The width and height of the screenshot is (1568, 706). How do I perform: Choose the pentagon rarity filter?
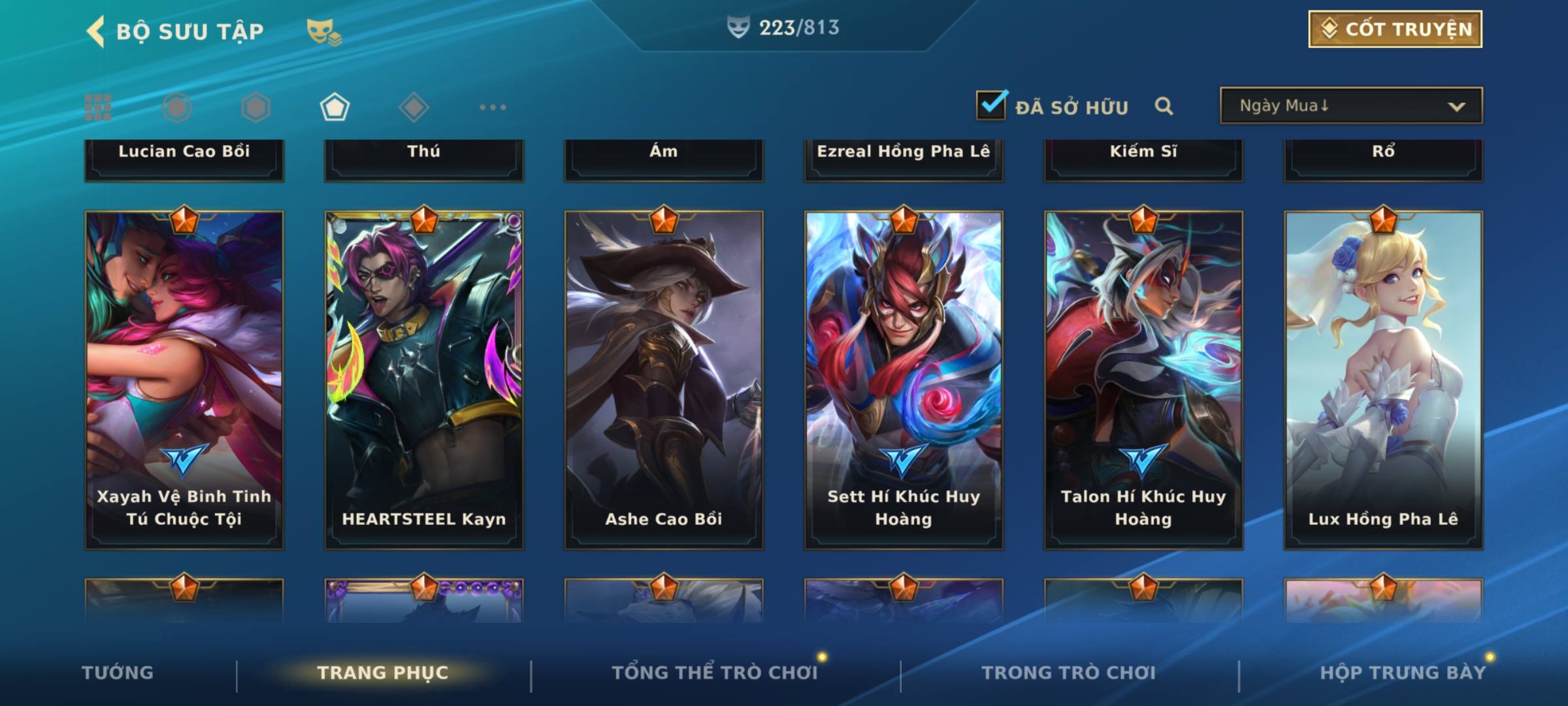click(335, 107)
